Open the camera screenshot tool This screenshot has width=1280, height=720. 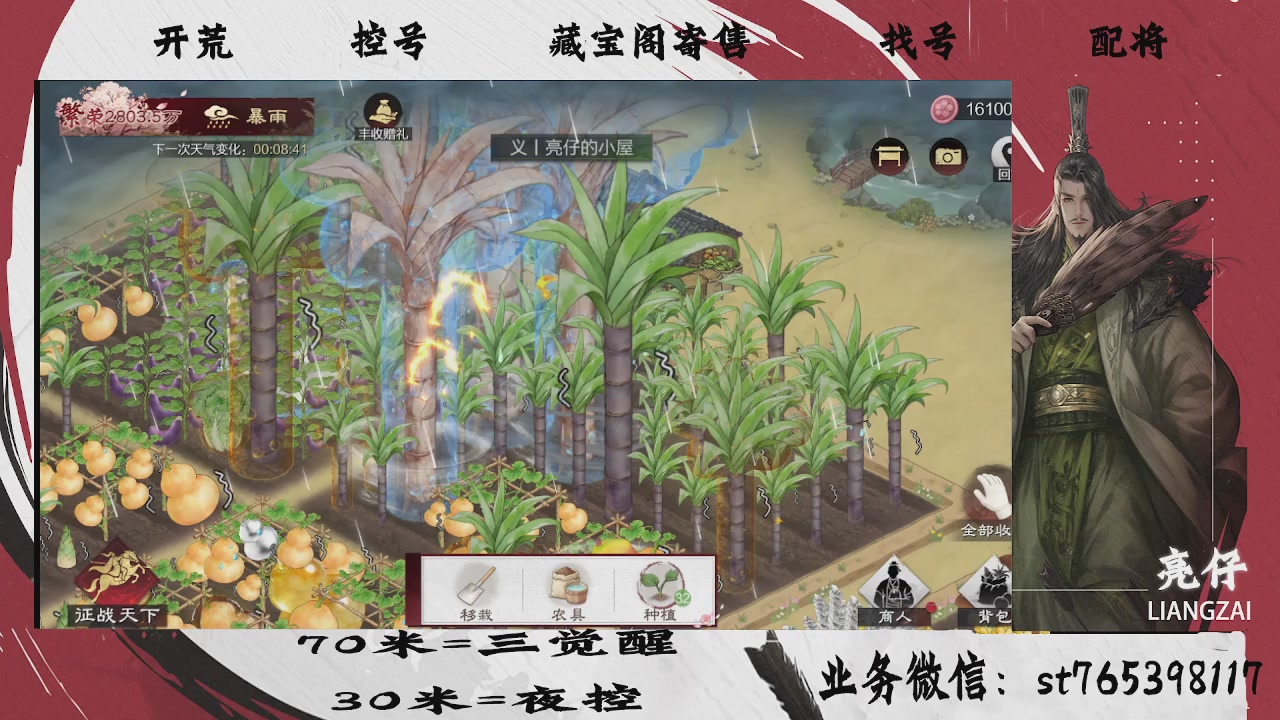[949, 156]
